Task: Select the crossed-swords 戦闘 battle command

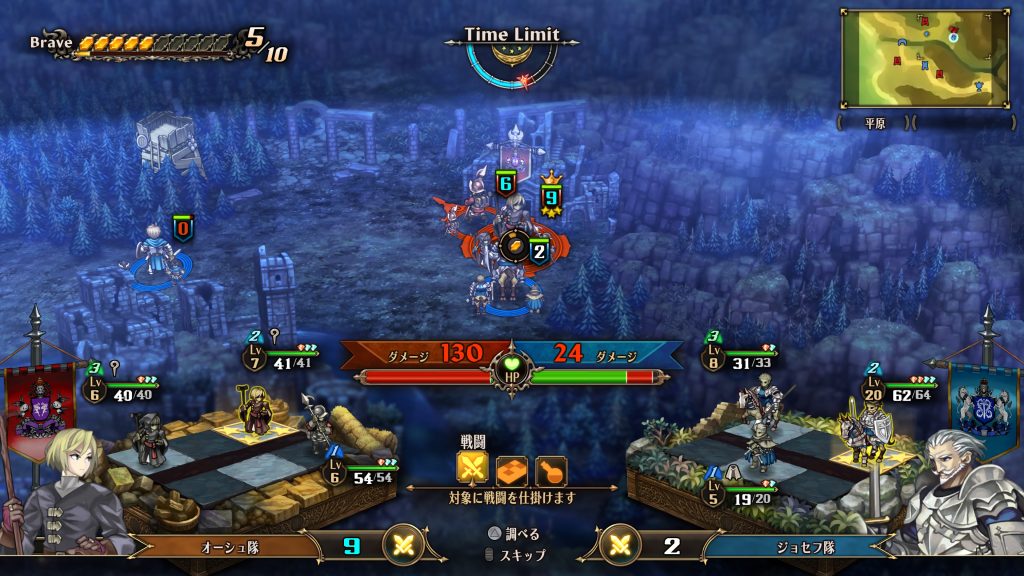Action: tap(472, 469)
